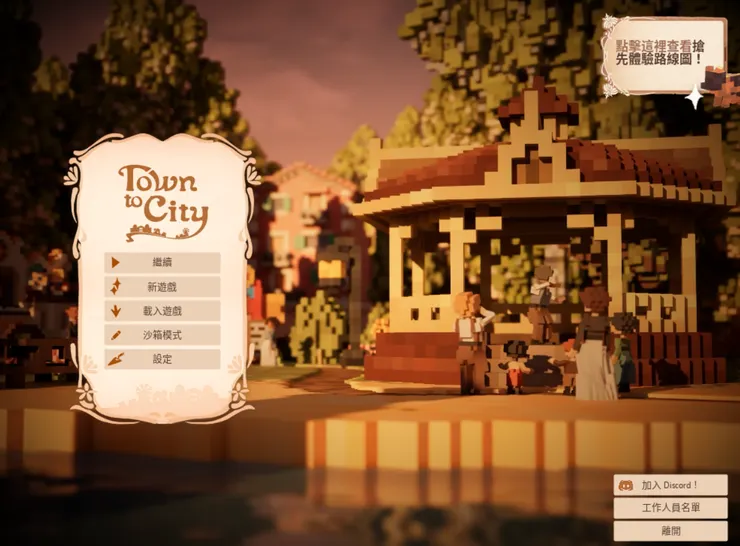Show the 工作人員名單 credits list
740x546 pixels.
point(670,508)
